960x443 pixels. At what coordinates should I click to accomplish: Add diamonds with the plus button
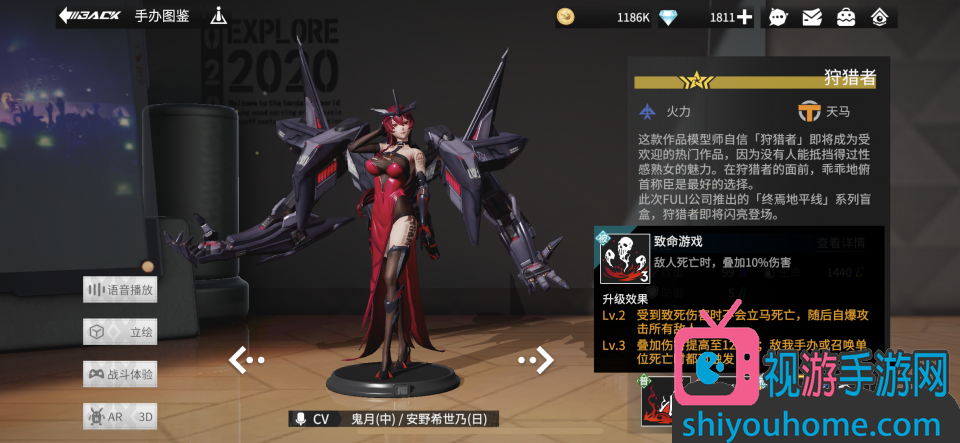click(745, 17)
